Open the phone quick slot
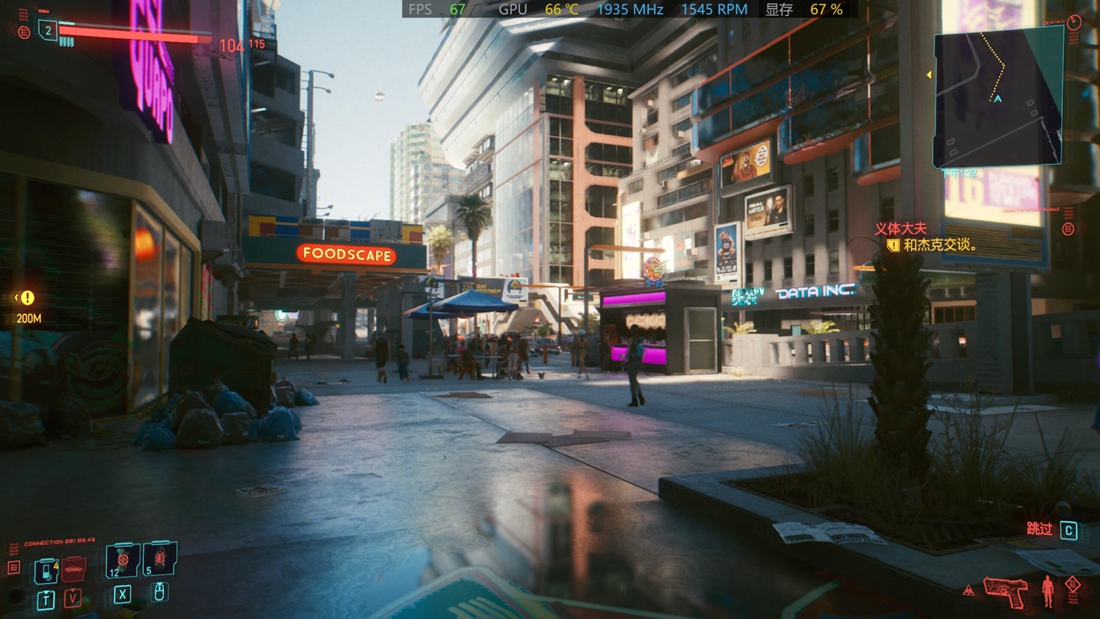 [x=46, y=571]
